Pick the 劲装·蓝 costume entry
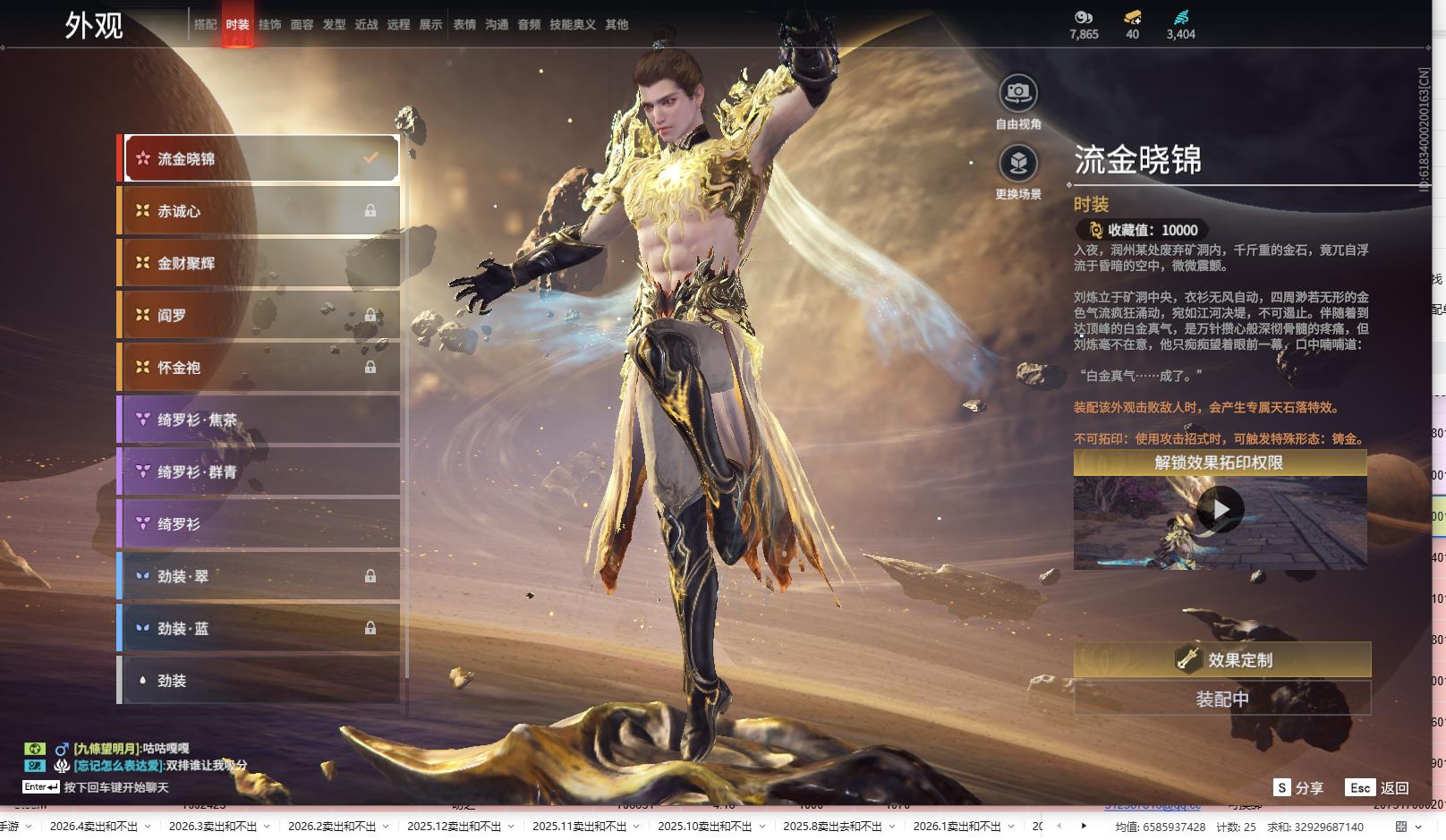 259,629
